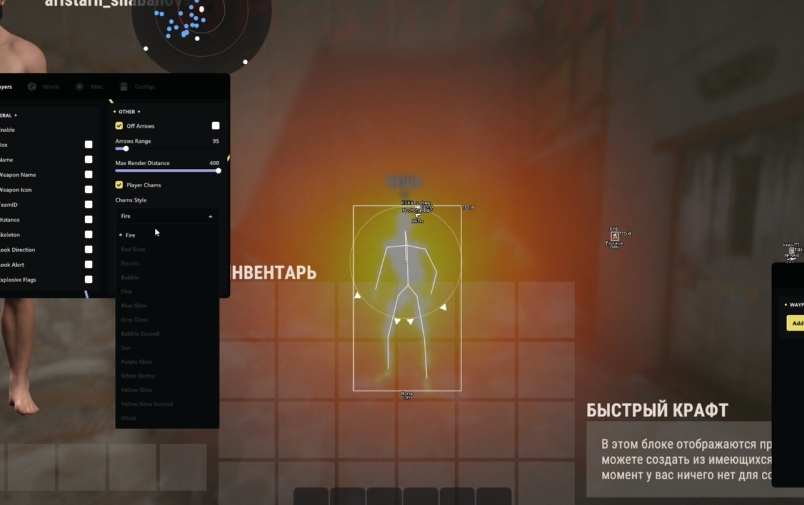Tick the Skeleton checkbox
Viewport: 804px width, 505px height.
(x=88, y=235)
